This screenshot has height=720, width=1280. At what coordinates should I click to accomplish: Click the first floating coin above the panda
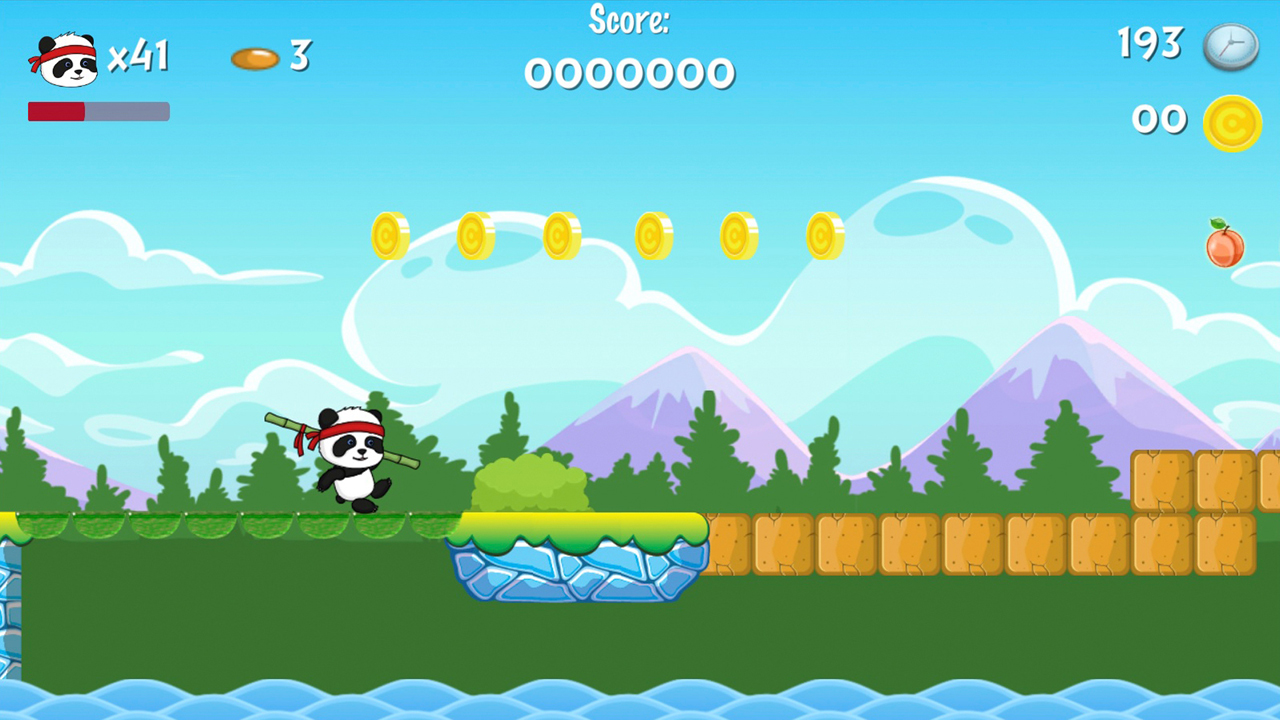coord(390,237)
